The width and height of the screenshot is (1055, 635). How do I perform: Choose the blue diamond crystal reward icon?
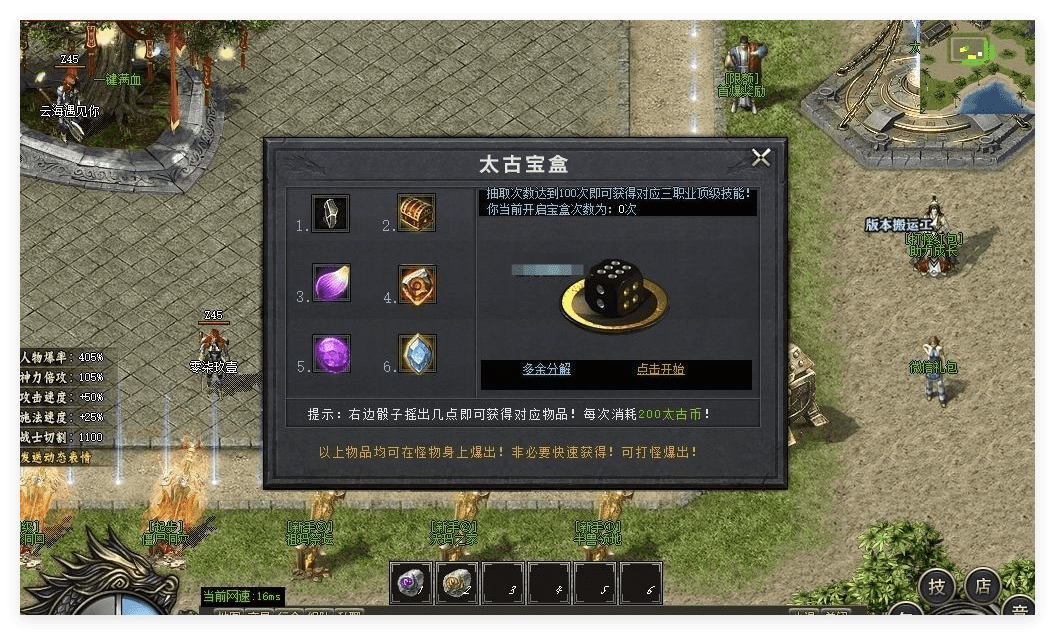point(417,354)
